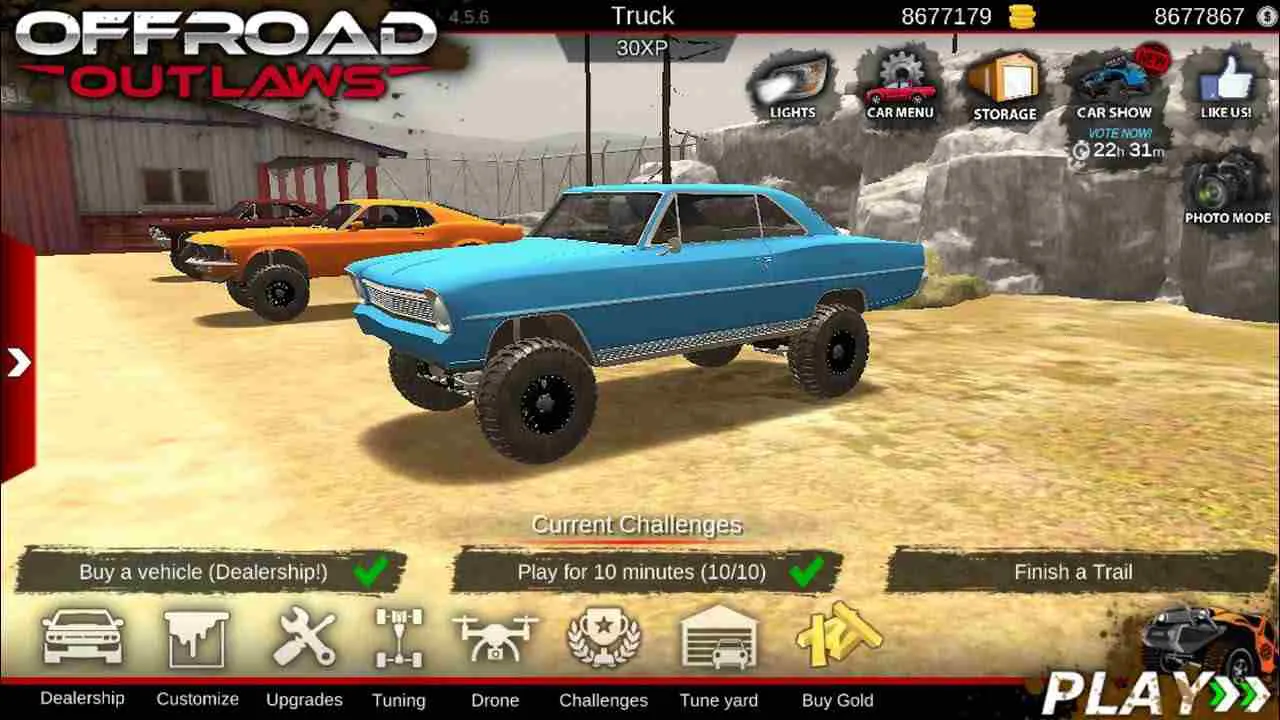The width and height of the screenshot is (1280, 720).
Task: Open vehicle Storage
Action: click(1005, 85)
